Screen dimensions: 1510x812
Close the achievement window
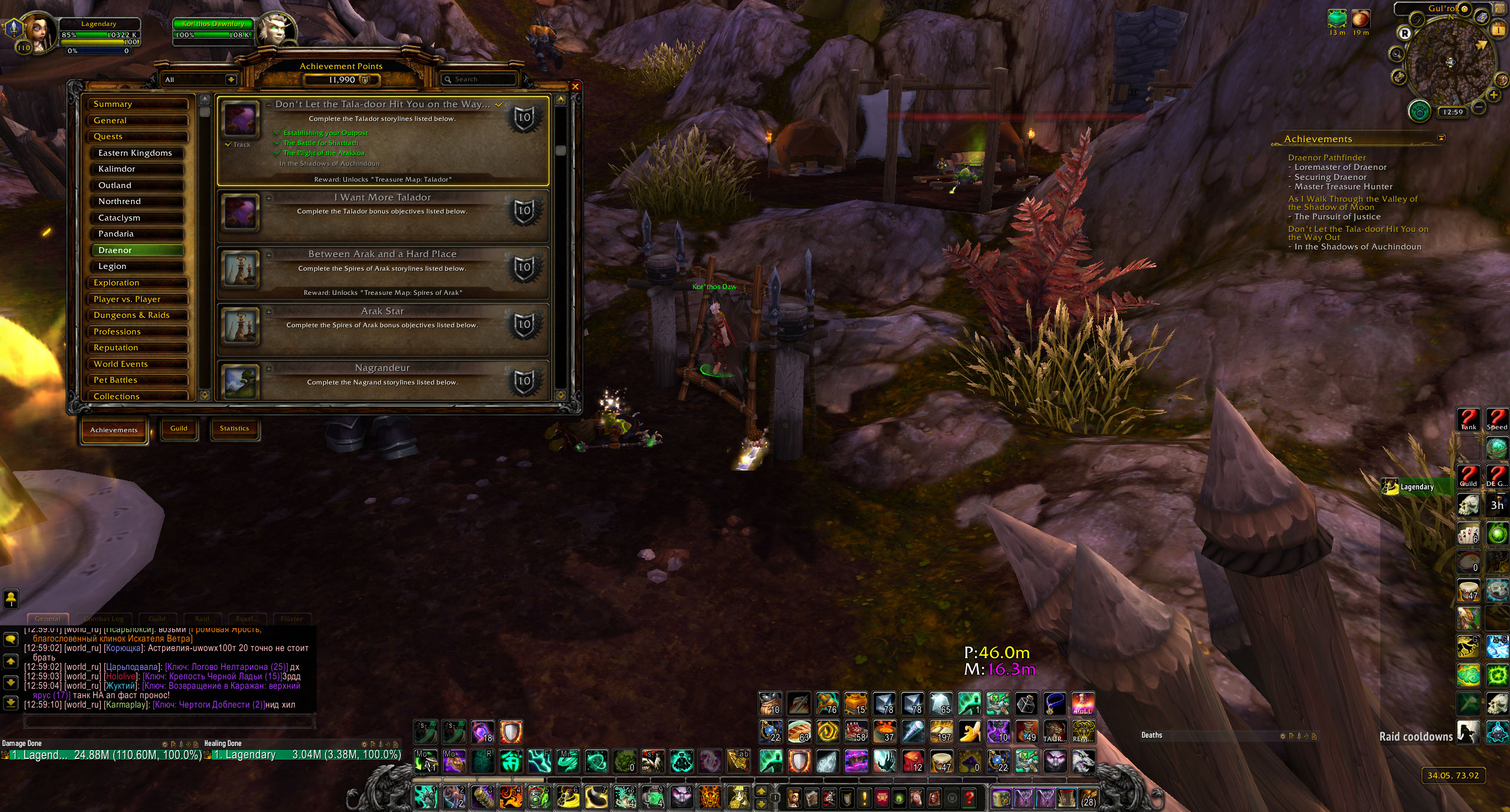(575, 87)
